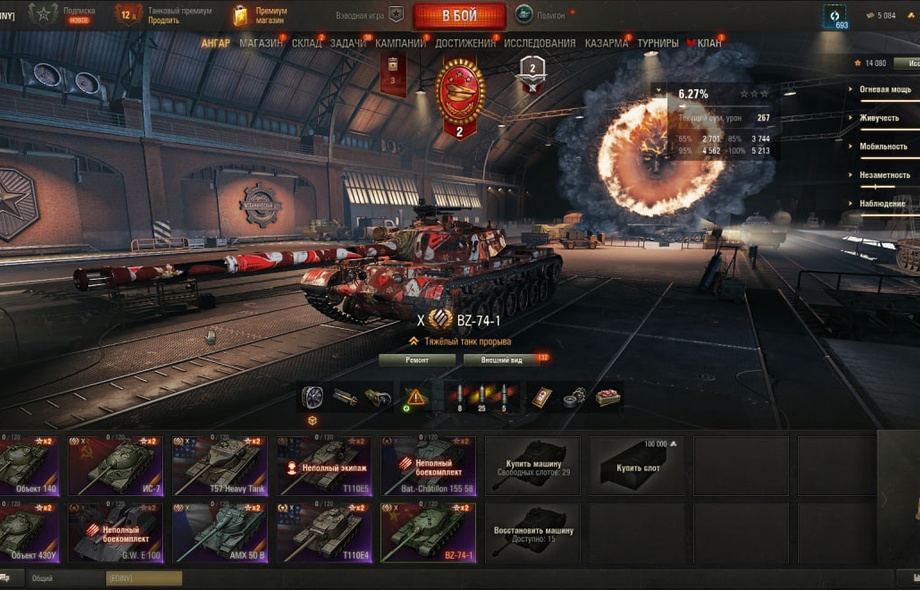Switch to the СКЛАД tab
This screenshot has width=920, height=590.
(x=306, y=43)
